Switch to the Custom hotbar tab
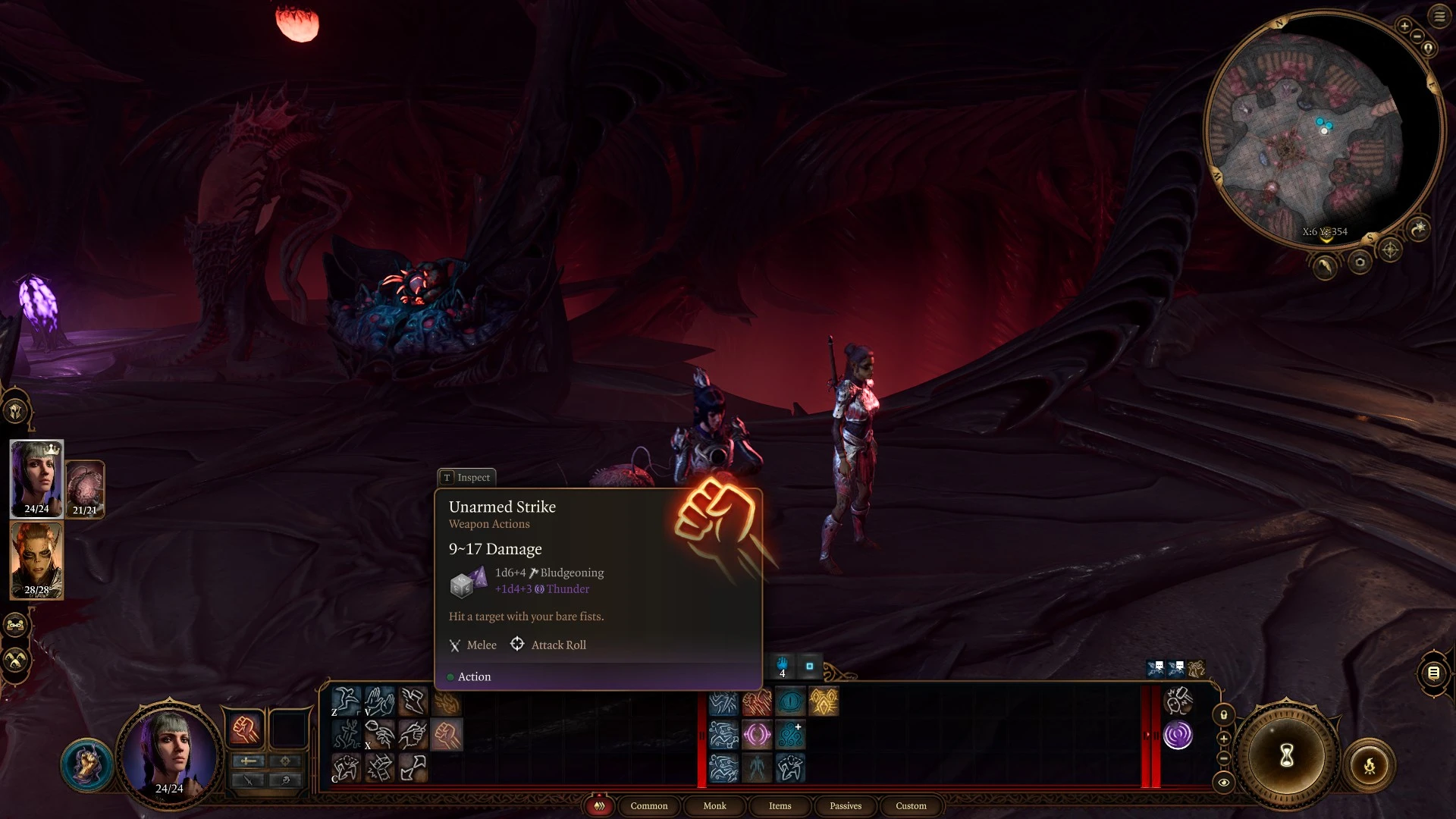Screen dimensions: 1456x819 (x=911, y=805)
